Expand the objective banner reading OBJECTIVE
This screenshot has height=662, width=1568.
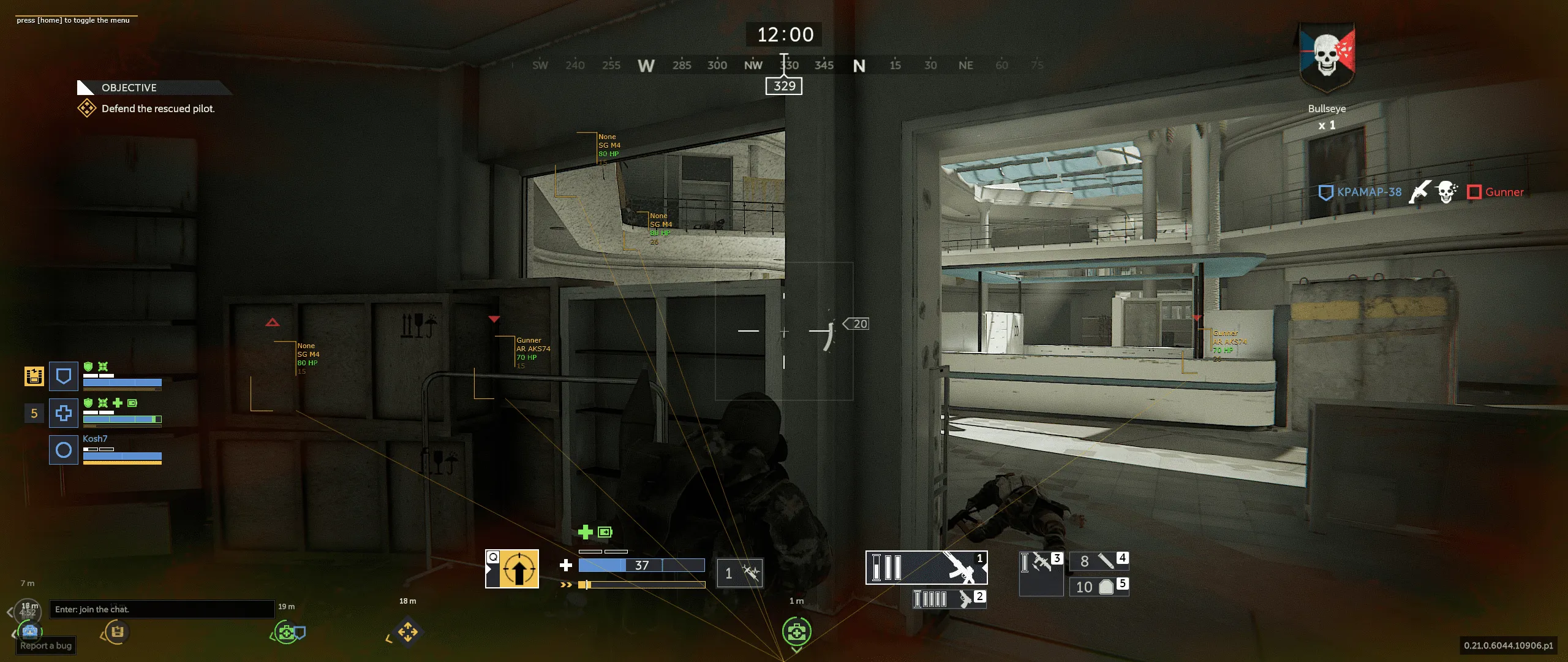point(130,88)
